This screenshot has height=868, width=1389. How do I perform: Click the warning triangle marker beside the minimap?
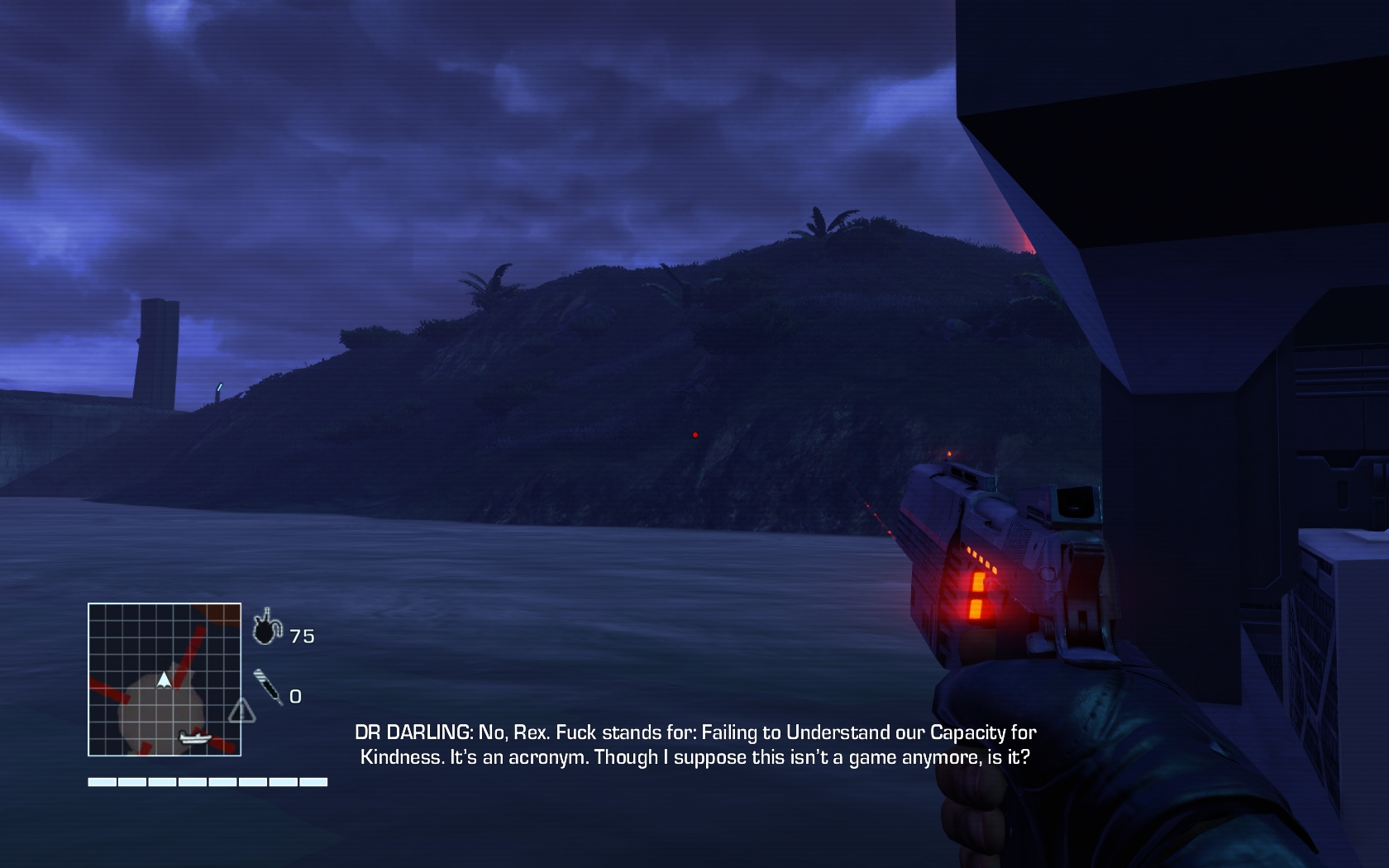click(241, 711)
